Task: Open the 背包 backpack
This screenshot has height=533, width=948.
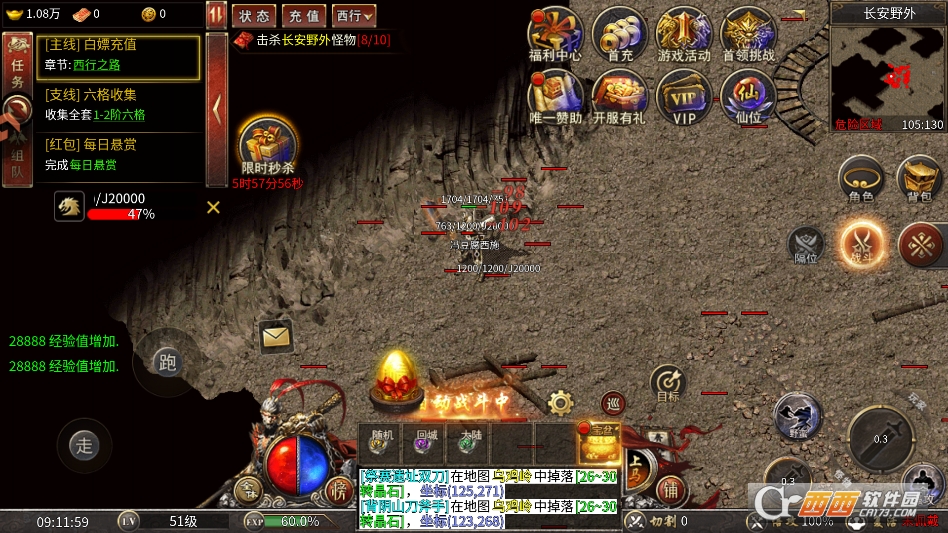Action: click(x=919, y=179)
